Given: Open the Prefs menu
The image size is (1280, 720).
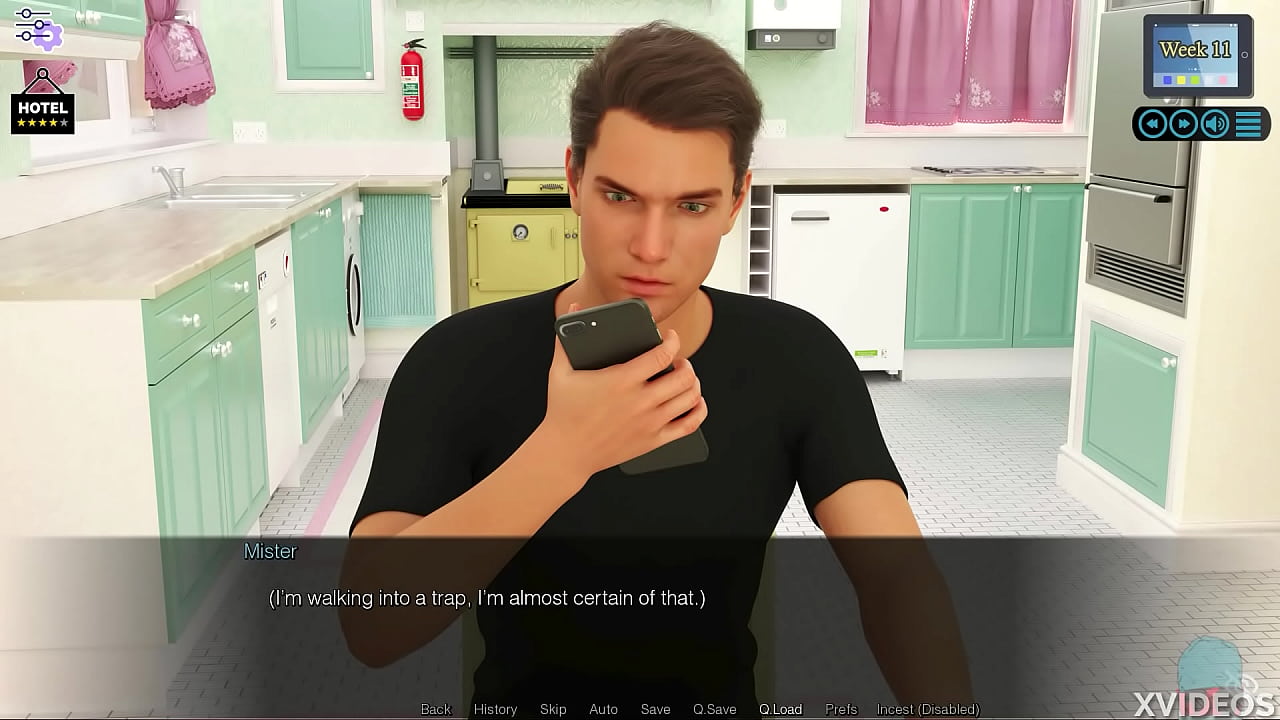Looking at the screenshot, I should [x=840, y=709].
